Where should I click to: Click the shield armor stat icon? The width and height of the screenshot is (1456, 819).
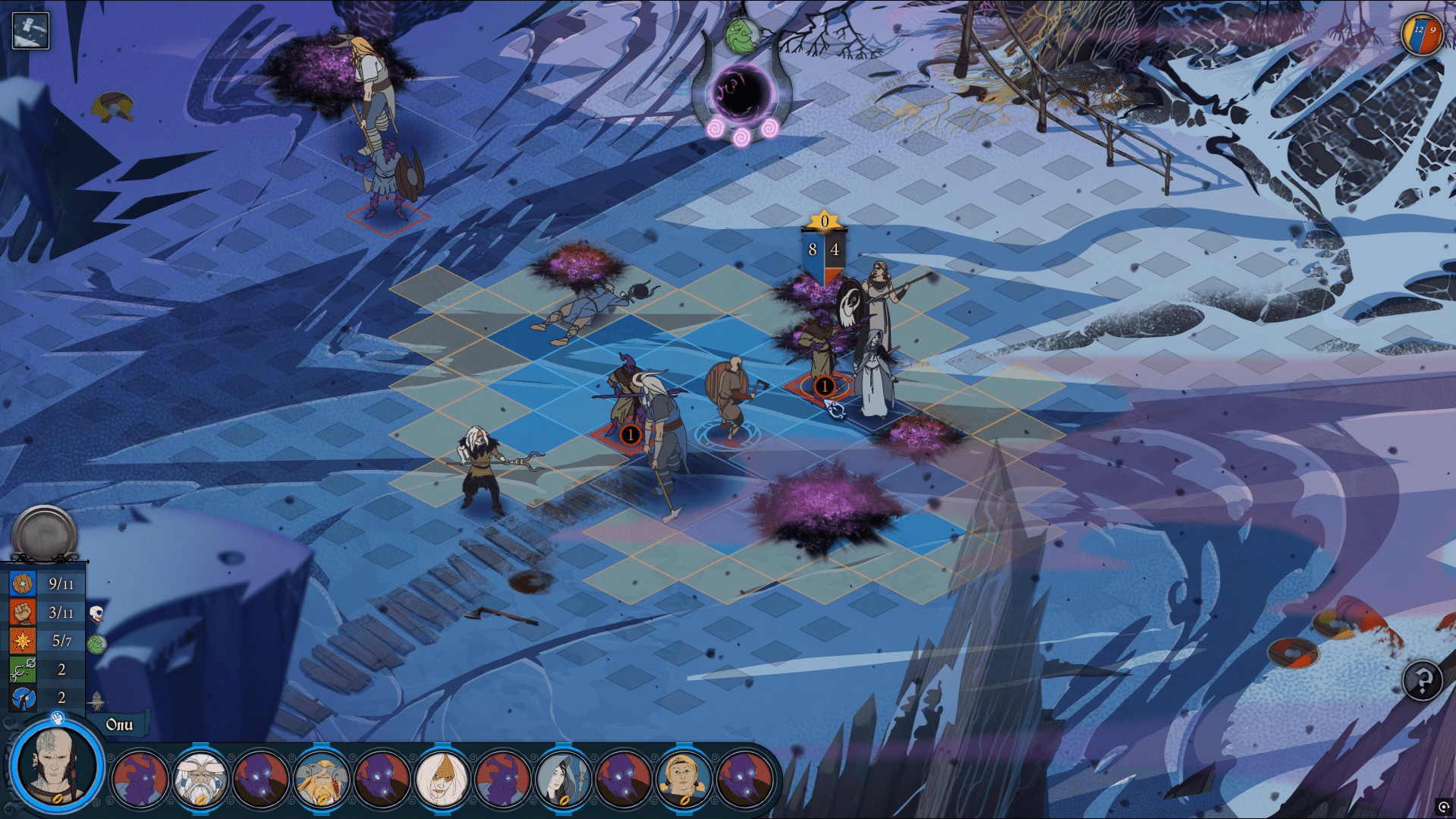(x=23, y=584)
